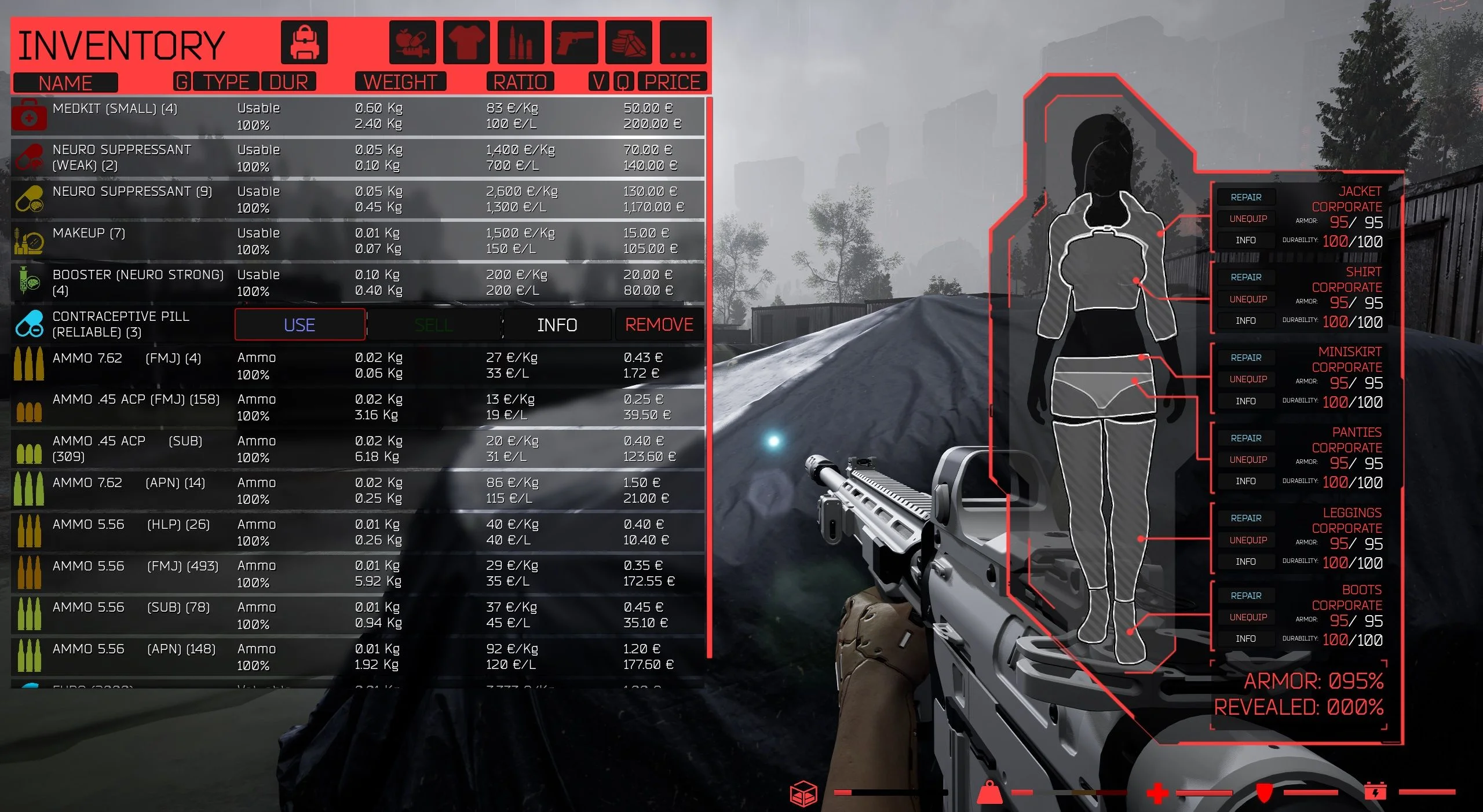
Task: Switch to the clothing shirt tab
Action: [x=466, y=42]
